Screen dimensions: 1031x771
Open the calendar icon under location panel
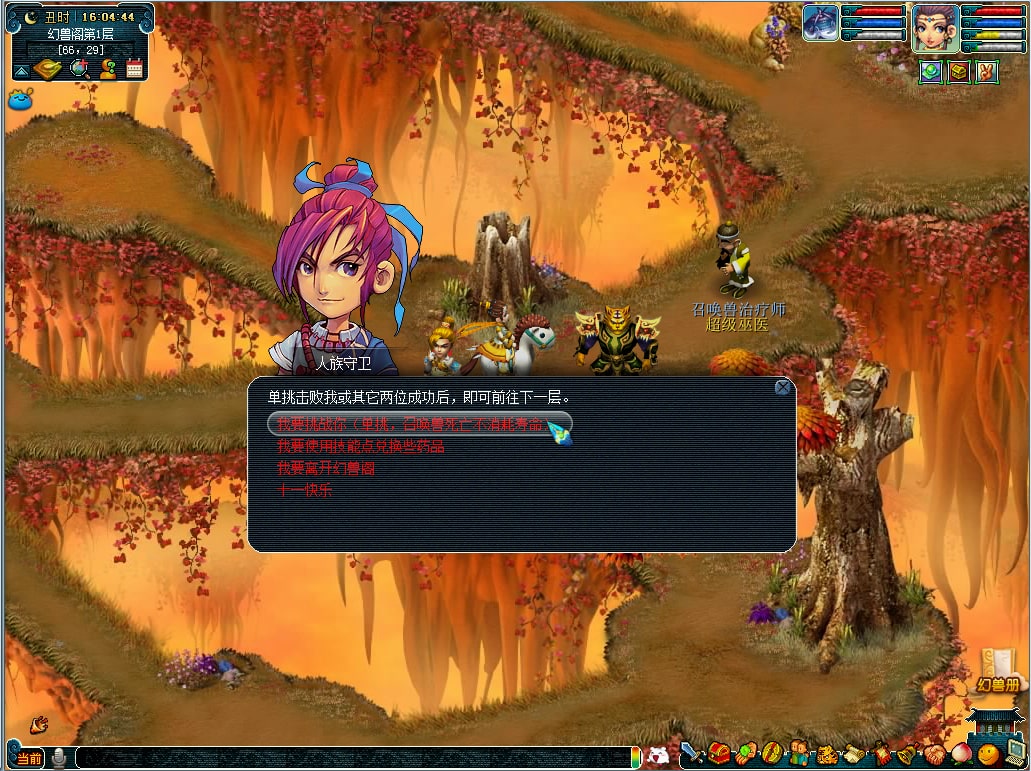pos(135,69)
